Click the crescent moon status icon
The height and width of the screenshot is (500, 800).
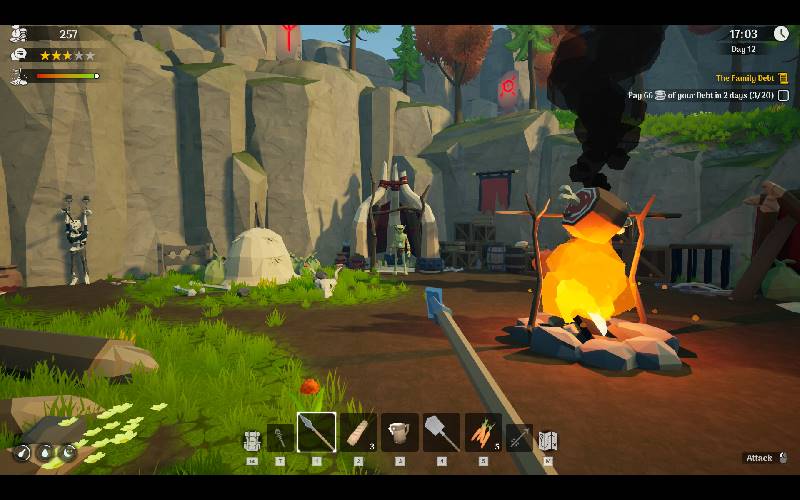tap(67, 452)
